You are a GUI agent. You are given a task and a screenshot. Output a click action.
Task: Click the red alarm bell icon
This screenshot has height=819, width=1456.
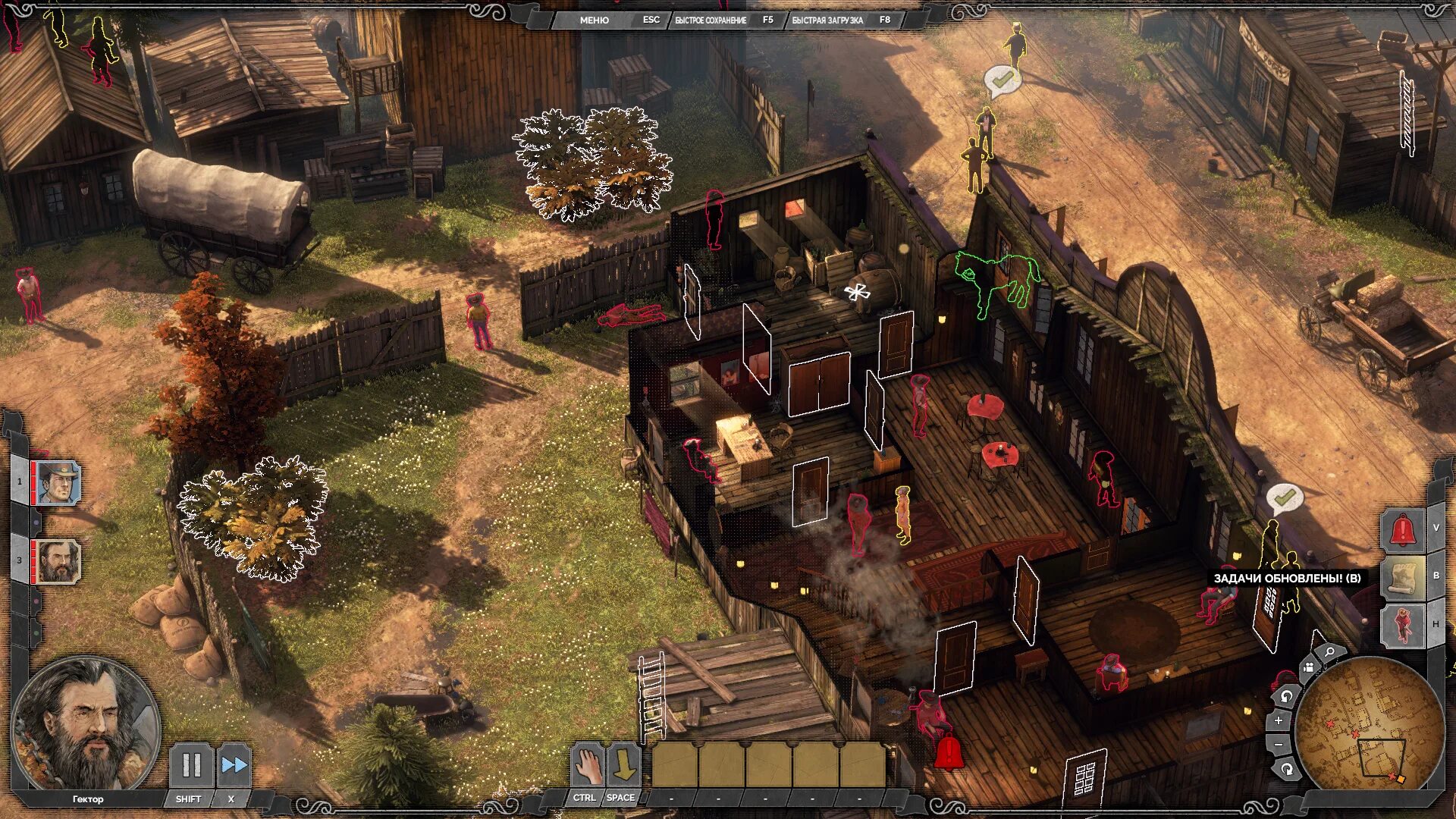point(1402,529)
